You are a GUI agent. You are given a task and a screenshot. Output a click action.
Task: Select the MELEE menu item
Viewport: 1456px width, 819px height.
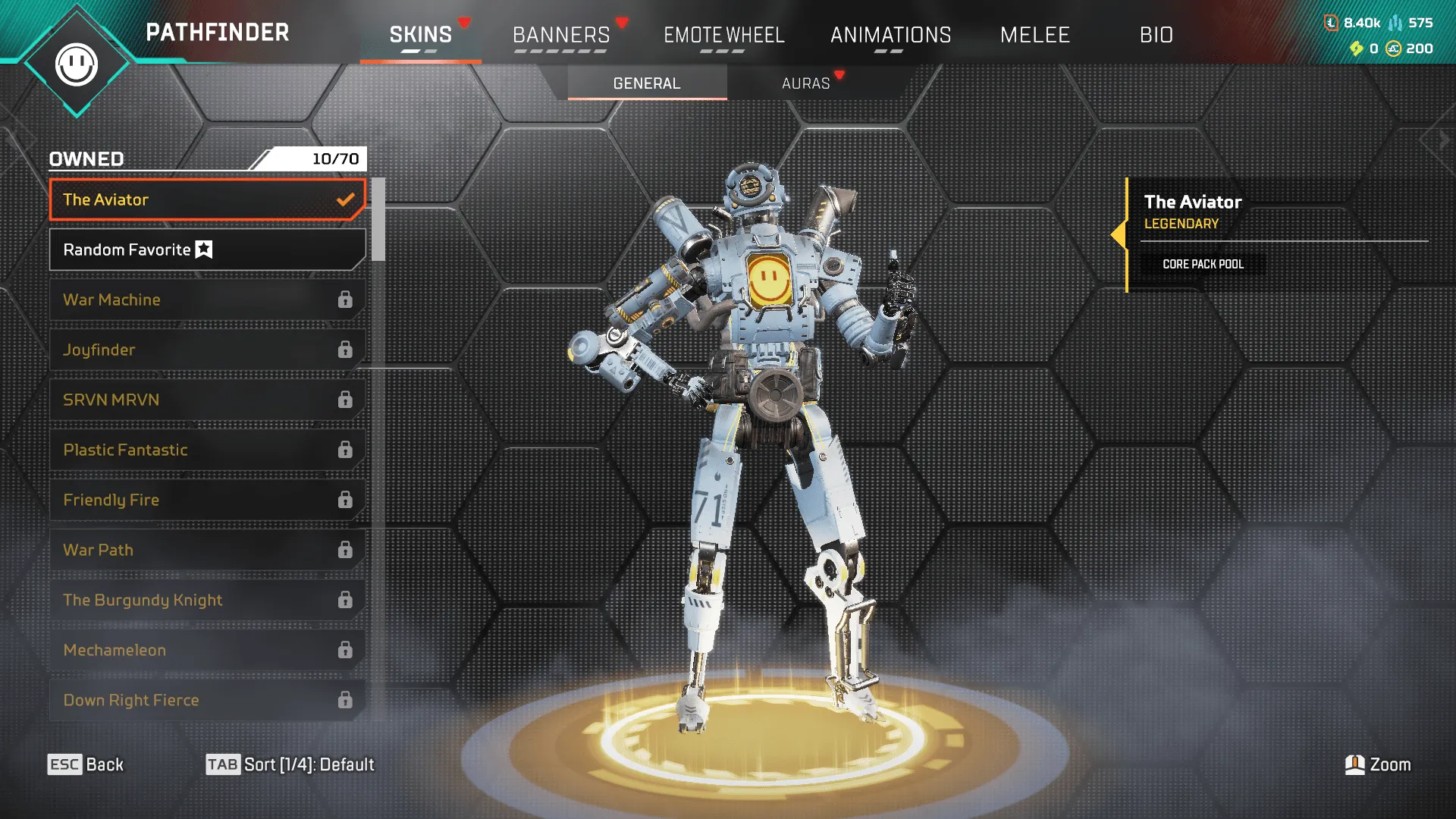click(x=1035, y=35)
